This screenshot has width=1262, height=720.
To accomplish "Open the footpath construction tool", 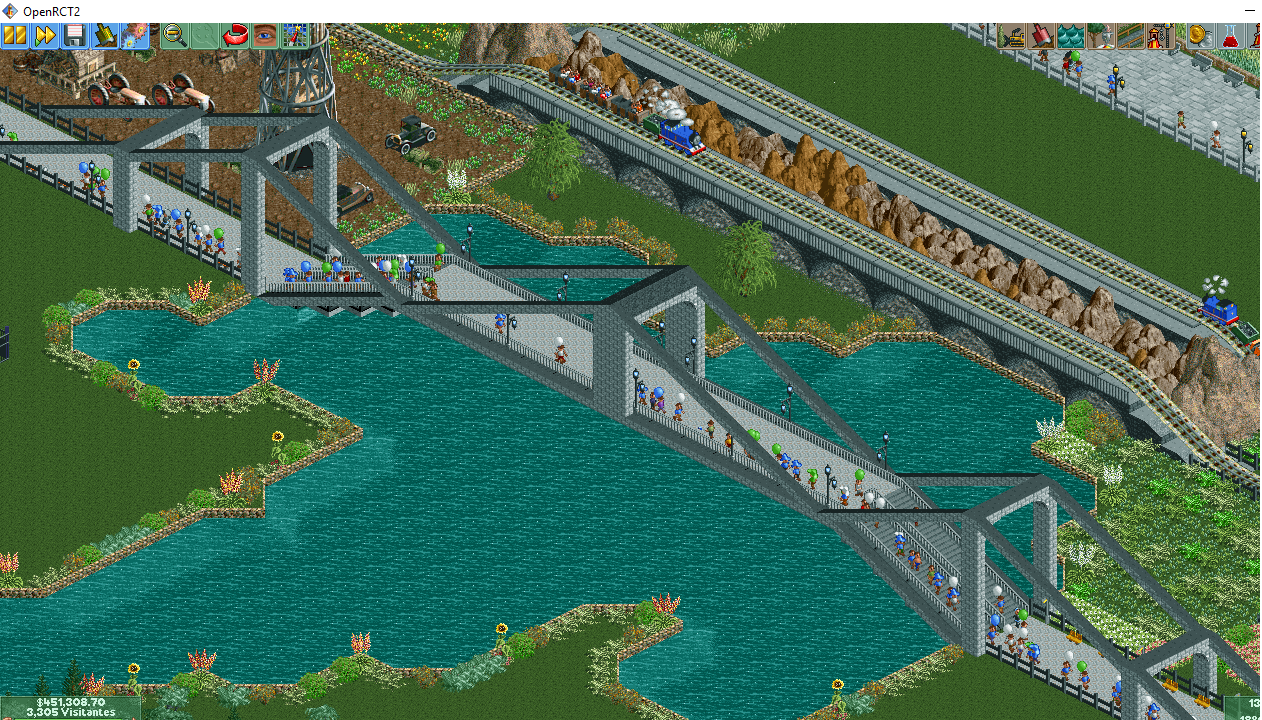I will coord(1130,36).
